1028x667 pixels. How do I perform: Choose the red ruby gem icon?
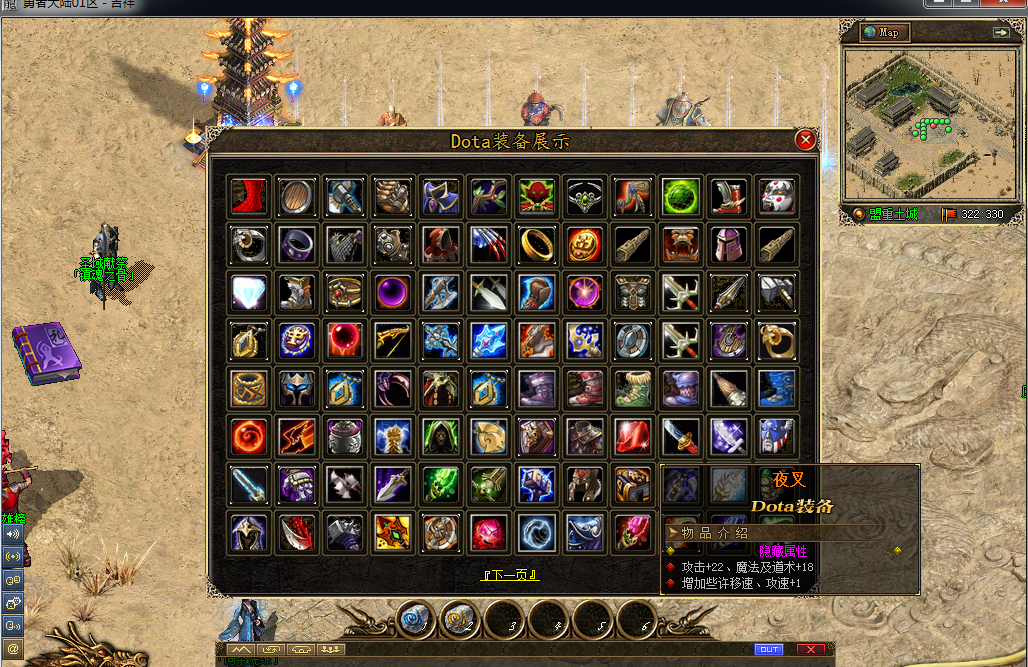click(632, 436)
